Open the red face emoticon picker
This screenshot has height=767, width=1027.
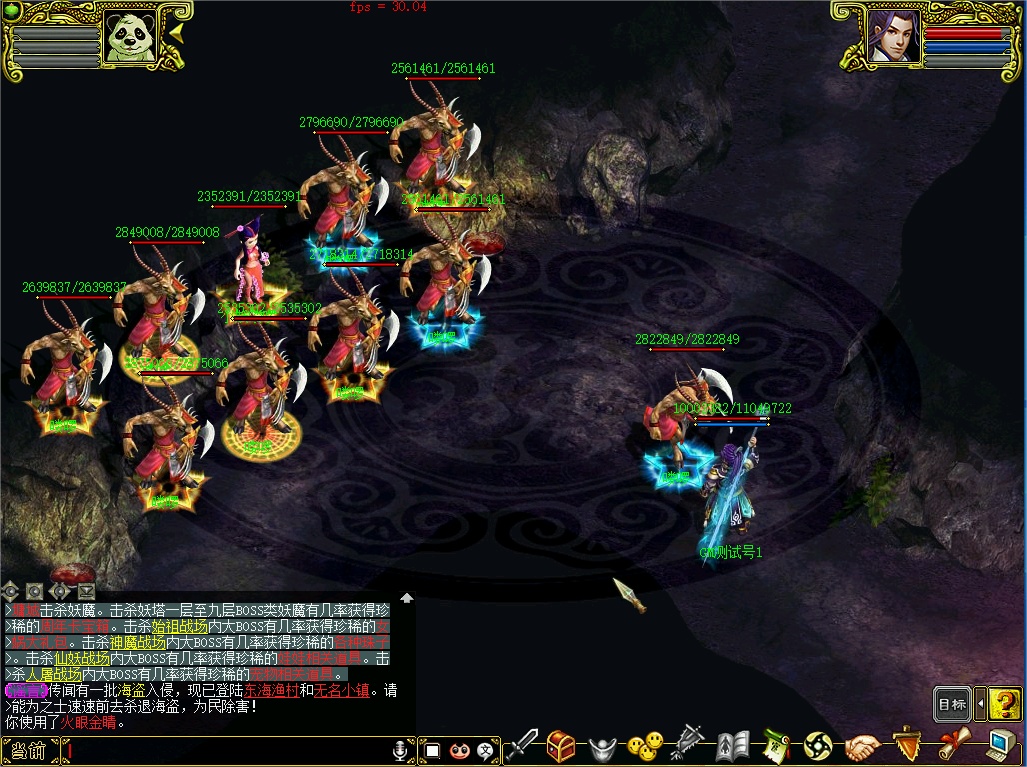click(x=459, y=749)
